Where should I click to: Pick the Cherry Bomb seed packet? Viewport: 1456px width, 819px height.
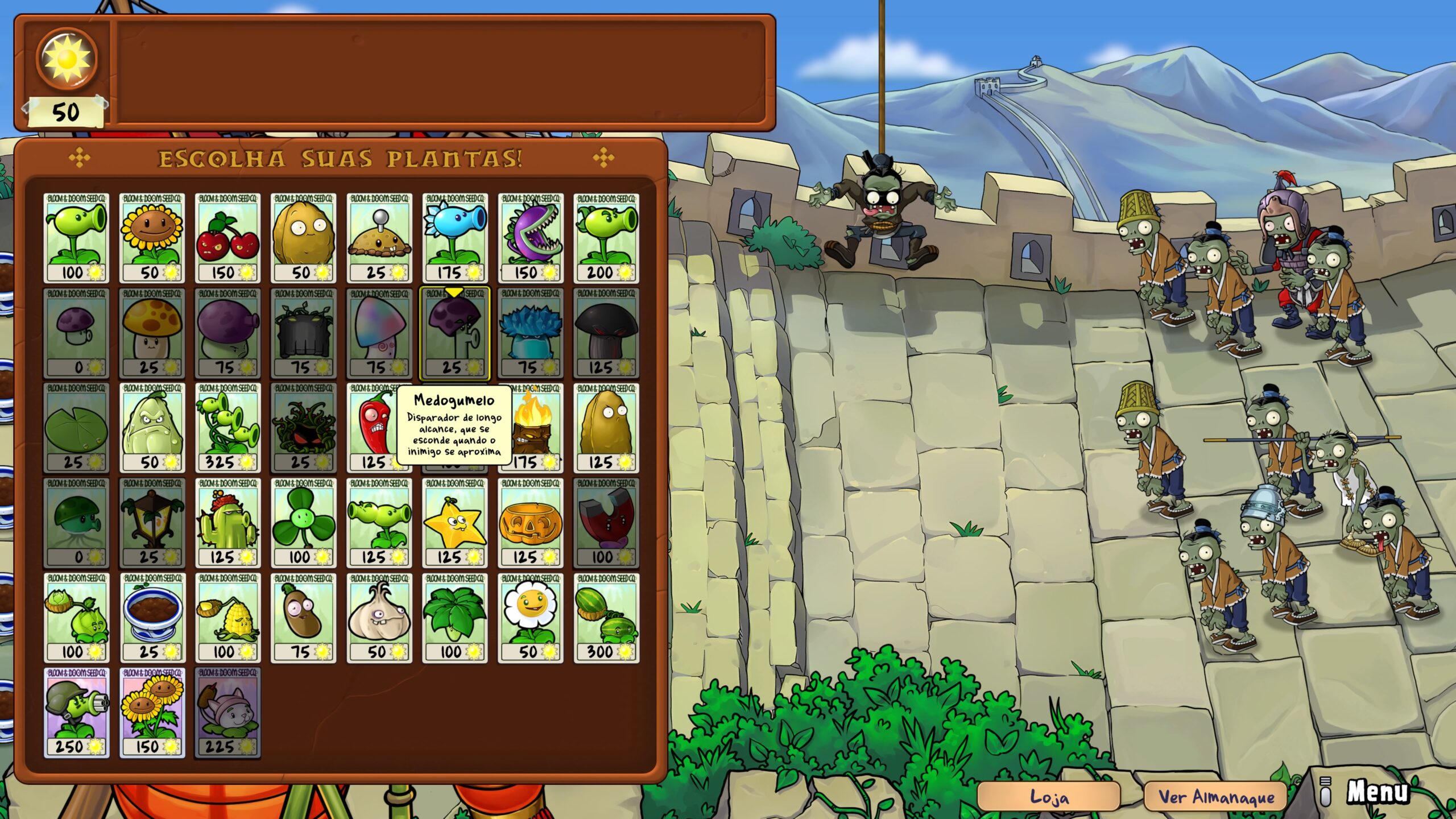click(x=227, y=238)
